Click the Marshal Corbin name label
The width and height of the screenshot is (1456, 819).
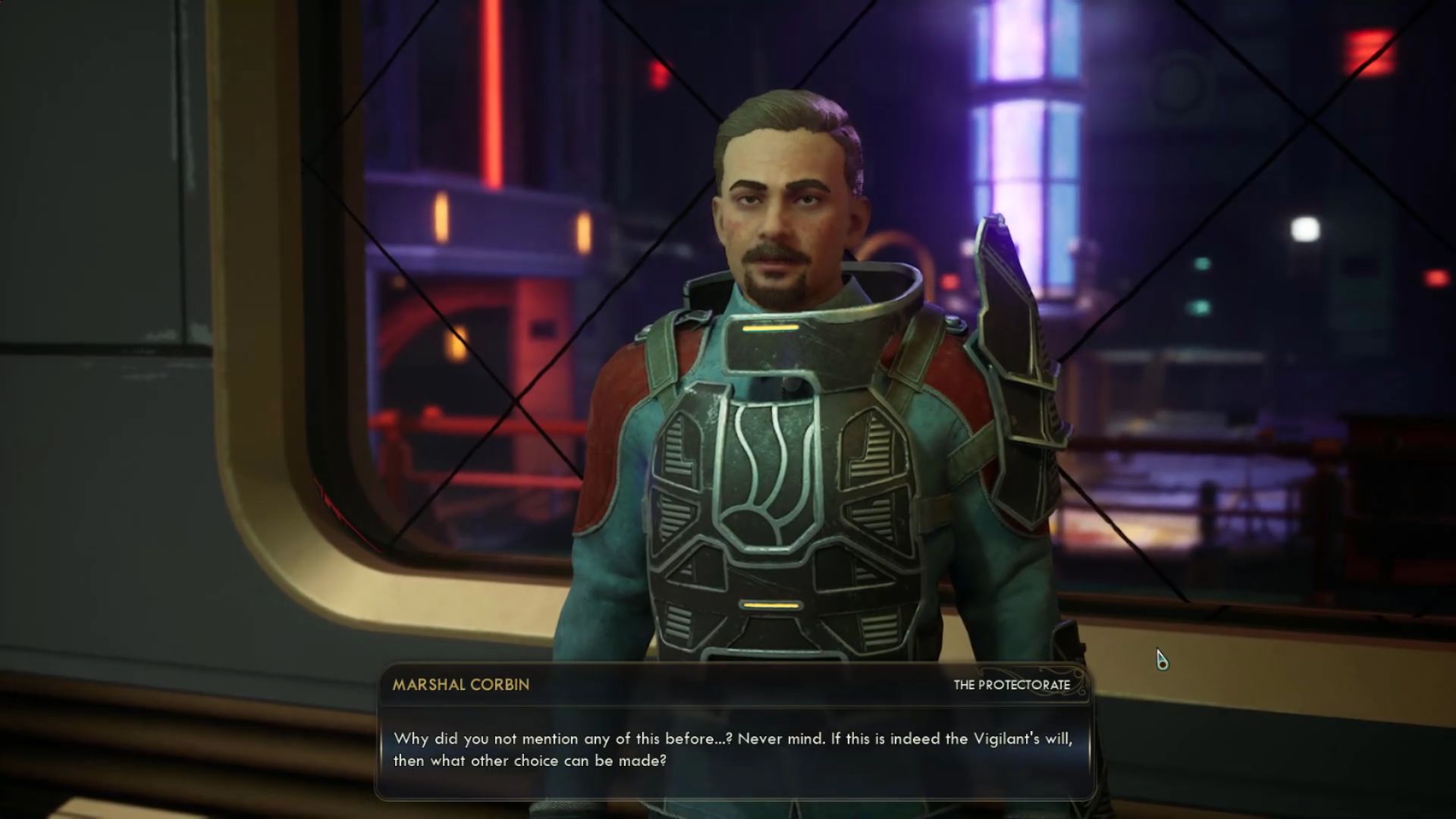point(460,685)
